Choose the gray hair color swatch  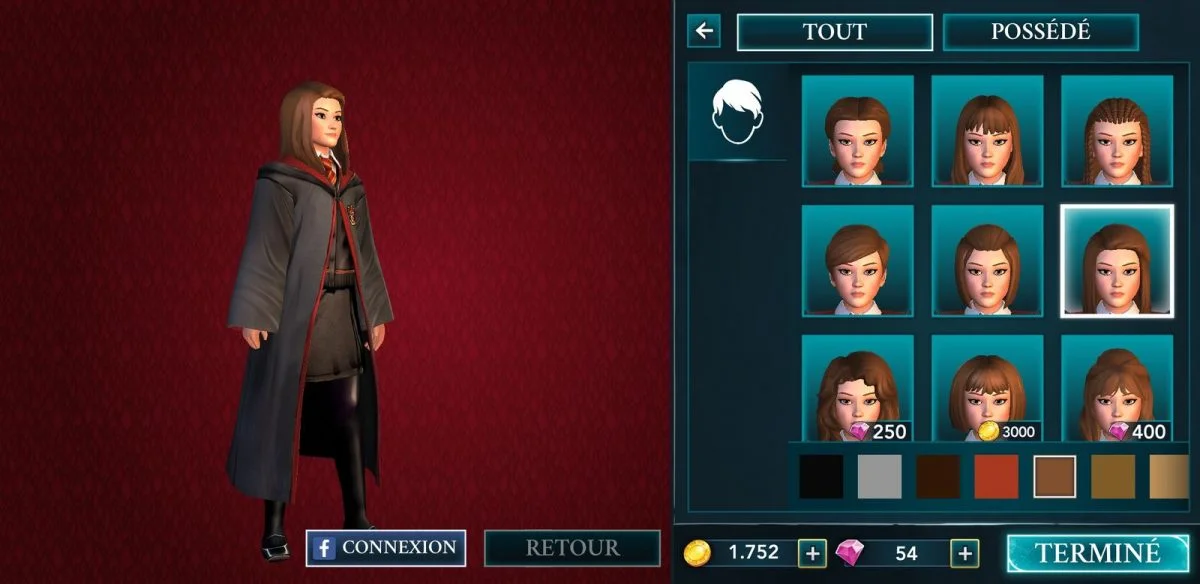(x=879, y=477)
